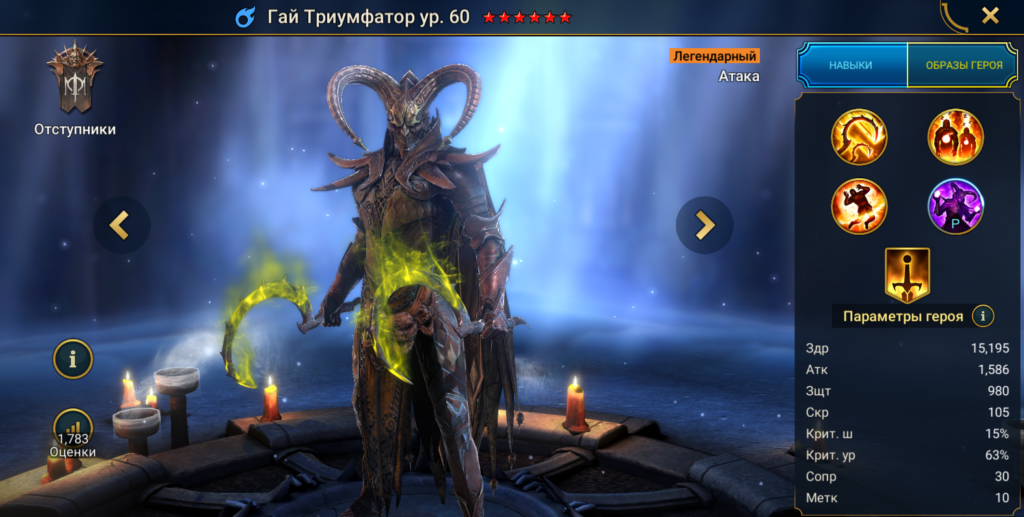Select the purple passive demon skill icon

tap(955, 206)
